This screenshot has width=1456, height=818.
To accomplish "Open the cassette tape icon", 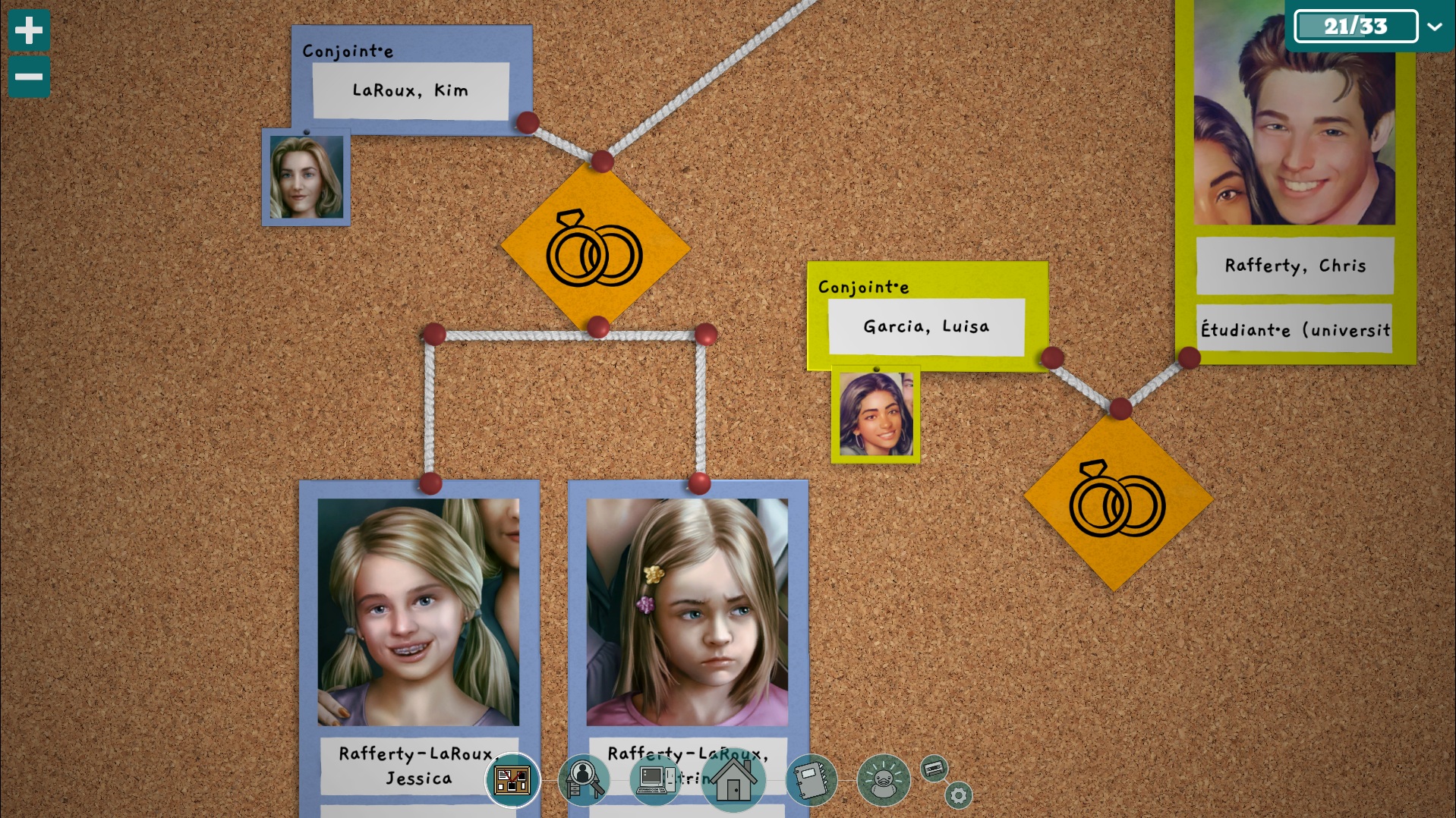I will click(x=934, y=769).
